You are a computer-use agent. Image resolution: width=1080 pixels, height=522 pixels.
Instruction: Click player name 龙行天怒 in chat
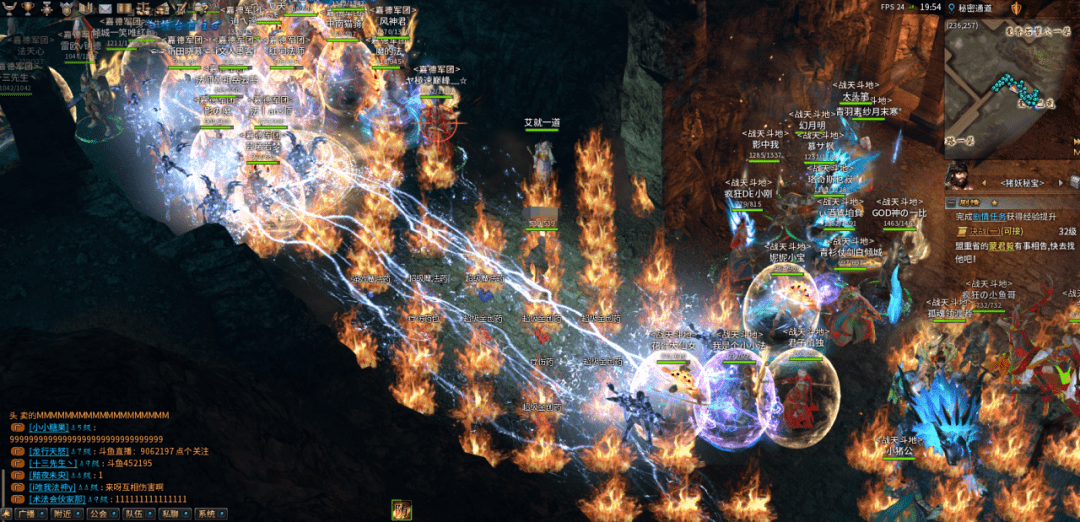(47, 451)
